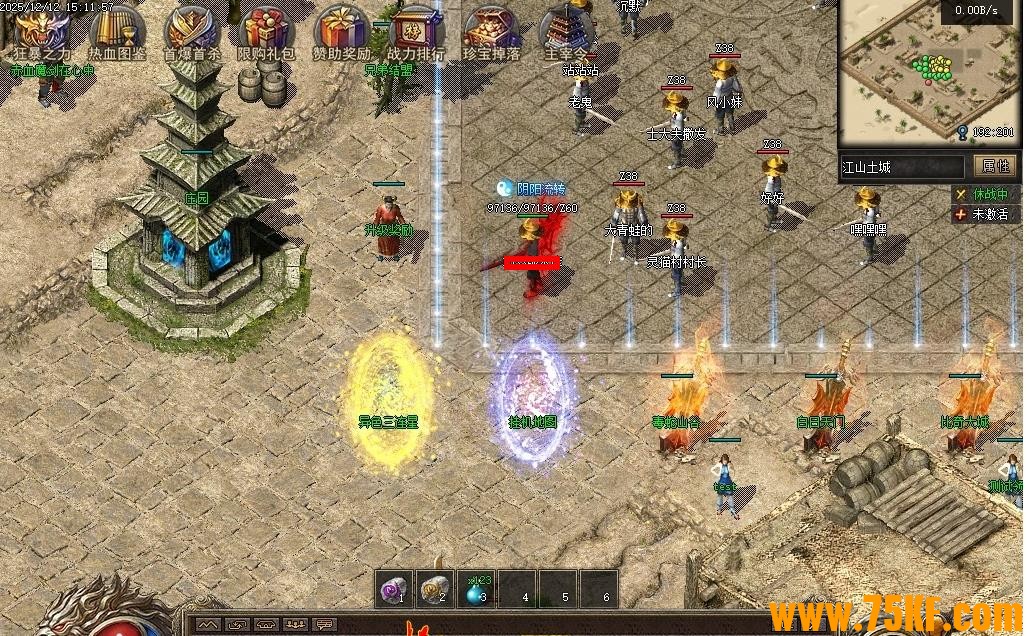Screen dimensions: 1027x636
Task: Open the 限购礼包 limited gift pack
Action: (x=266, y=30)
